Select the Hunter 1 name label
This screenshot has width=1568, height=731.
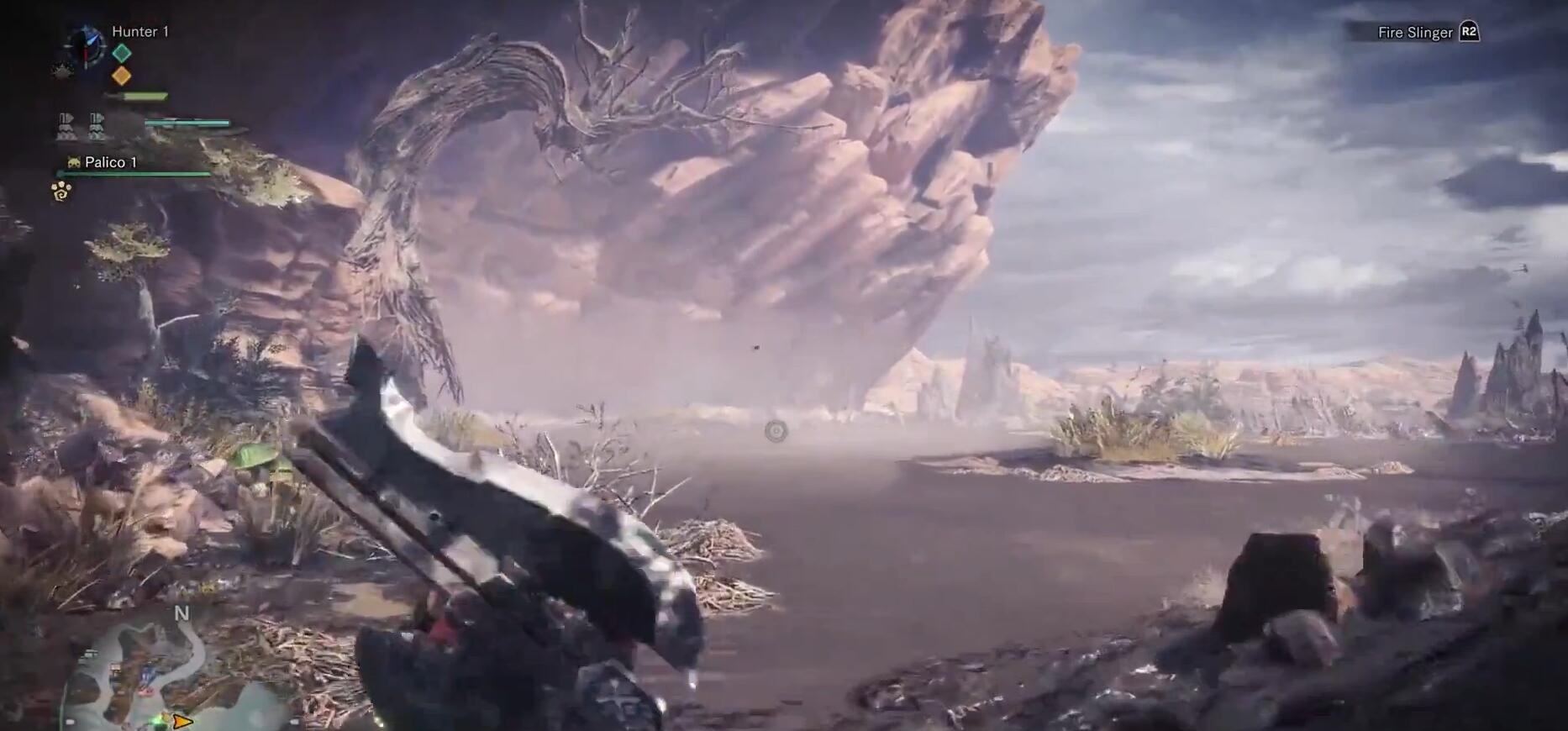[x=140, y=32]
